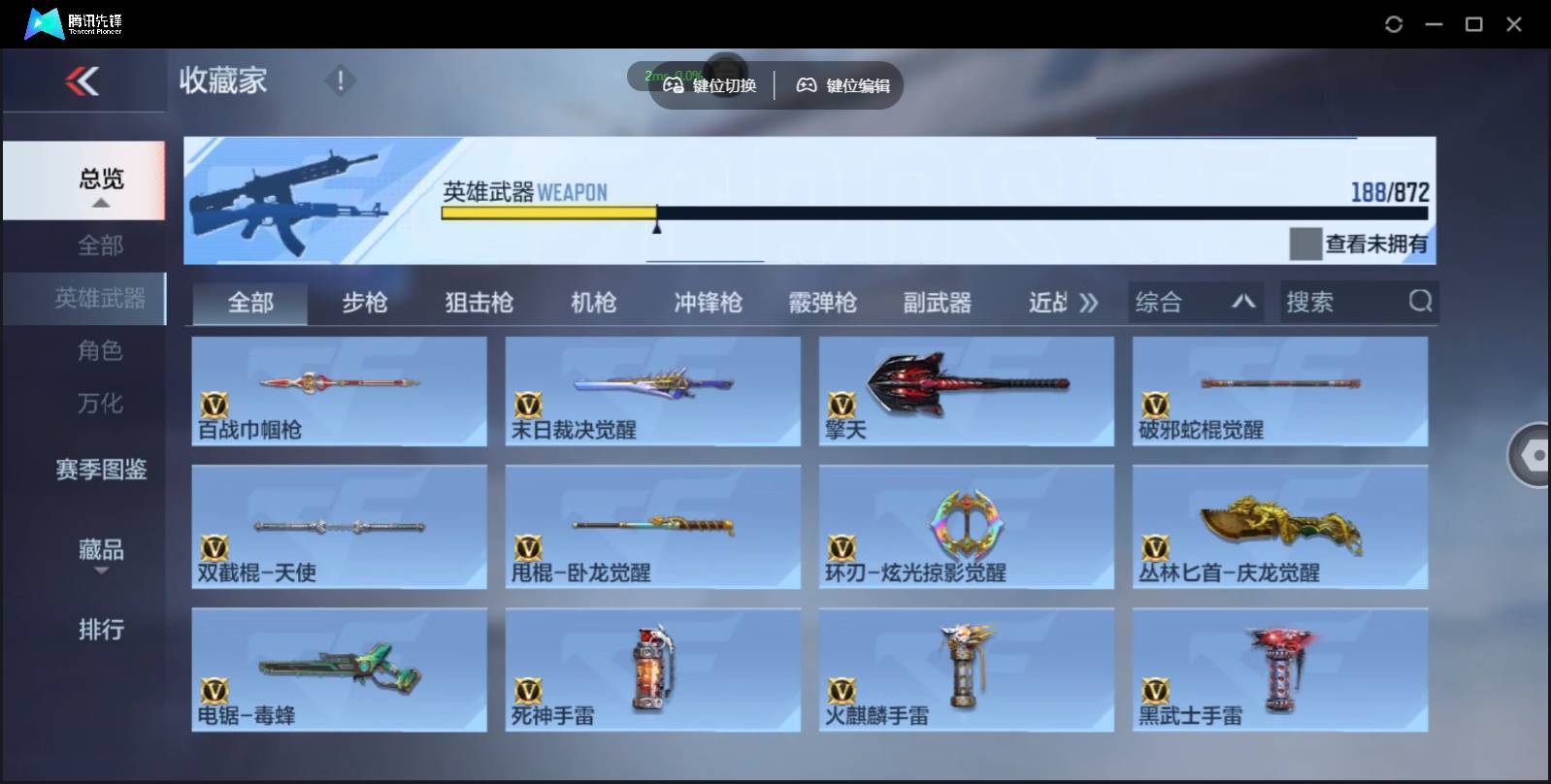Open the 排行 rankings entry
This screenshot has width=1551, height=784.
[100, 630]
